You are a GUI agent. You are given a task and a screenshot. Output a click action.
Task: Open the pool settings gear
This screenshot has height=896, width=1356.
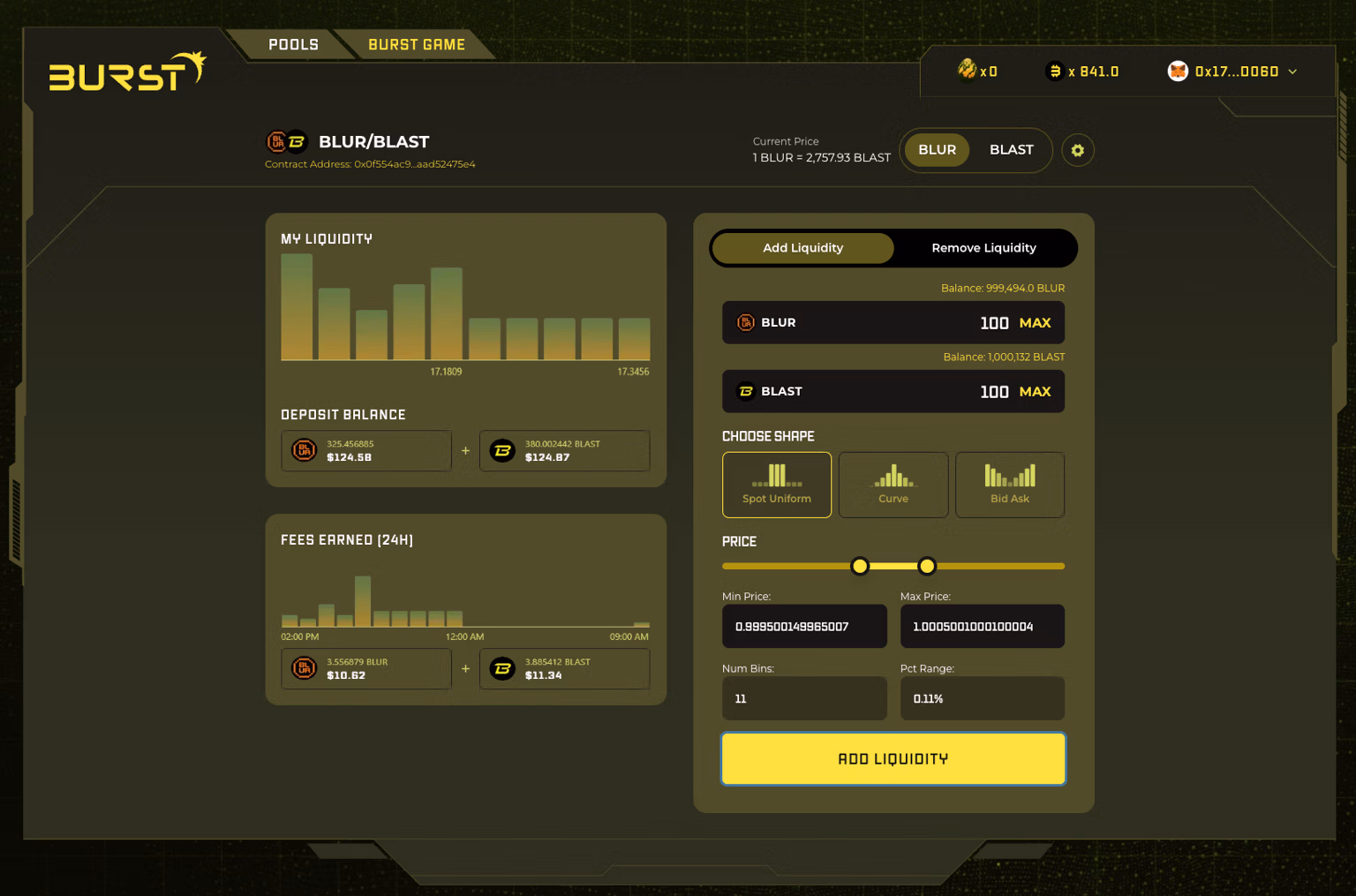coord(1077,150)
